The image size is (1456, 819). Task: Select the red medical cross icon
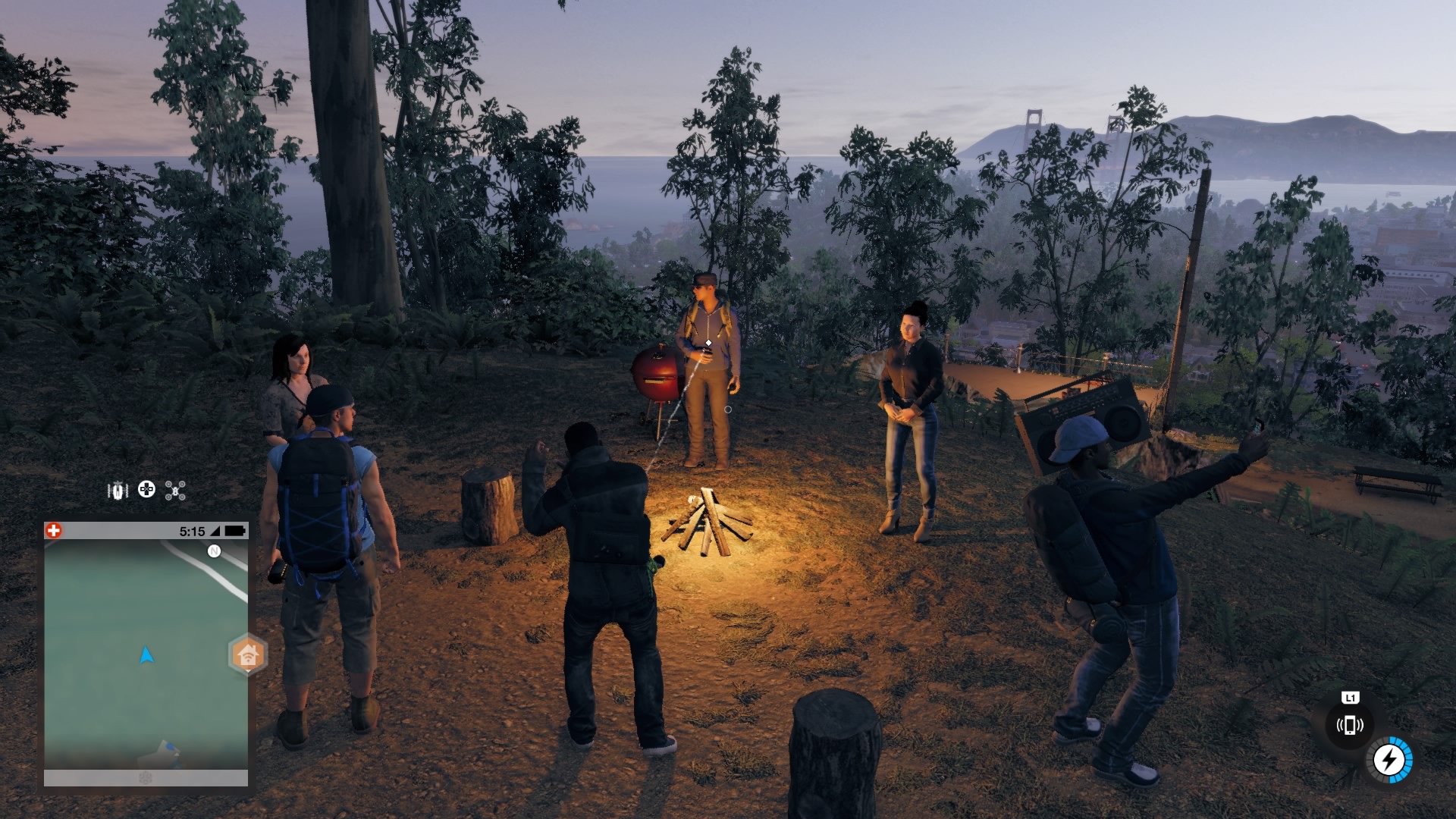pyautogui.click(x=53, y=531)
